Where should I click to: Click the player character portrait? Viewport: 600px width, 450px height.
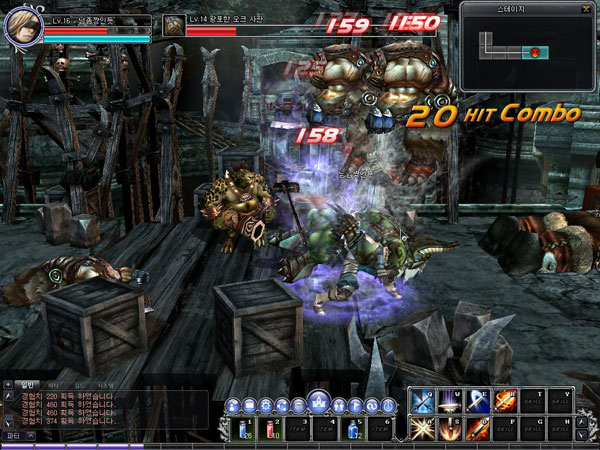tap(22, 27)
